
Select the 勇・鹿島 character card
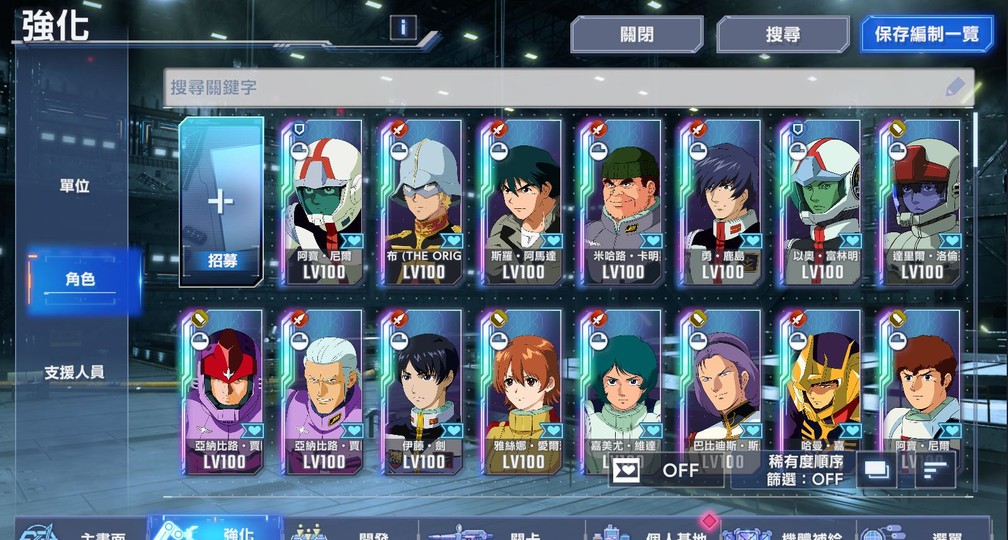coord(723,203)
